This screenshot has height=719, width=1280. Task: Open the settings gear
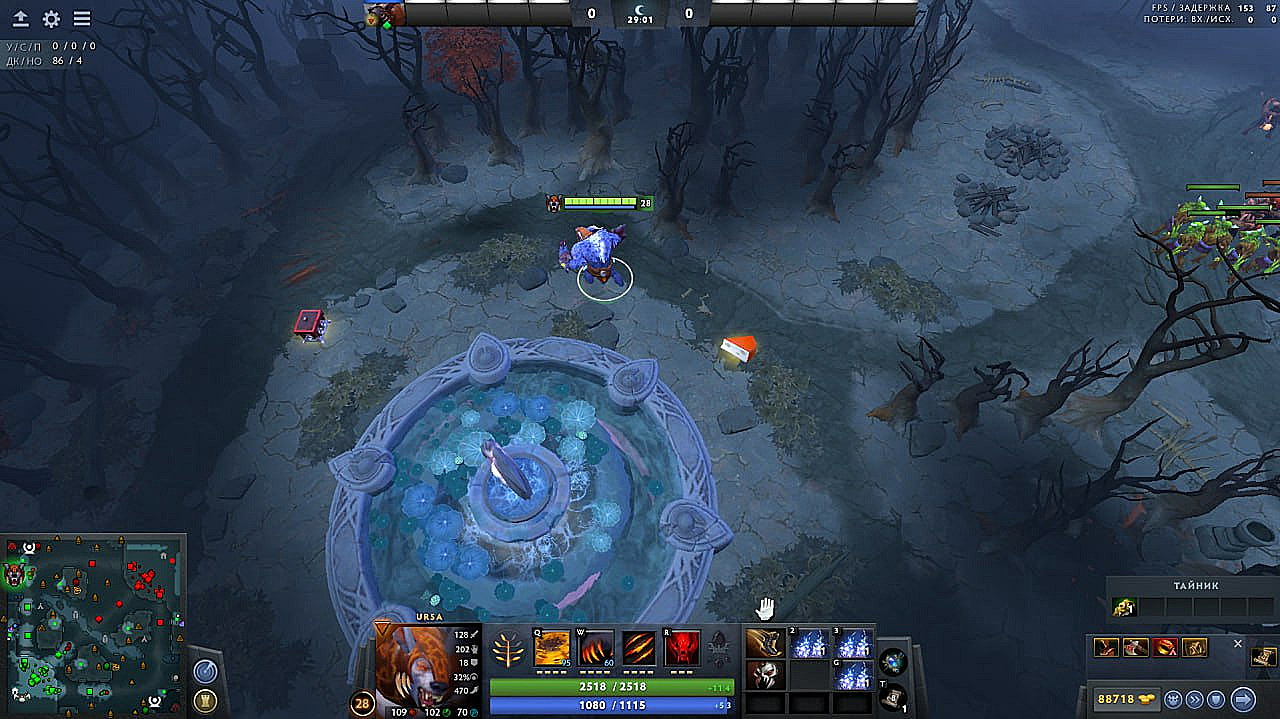(51, 19)
